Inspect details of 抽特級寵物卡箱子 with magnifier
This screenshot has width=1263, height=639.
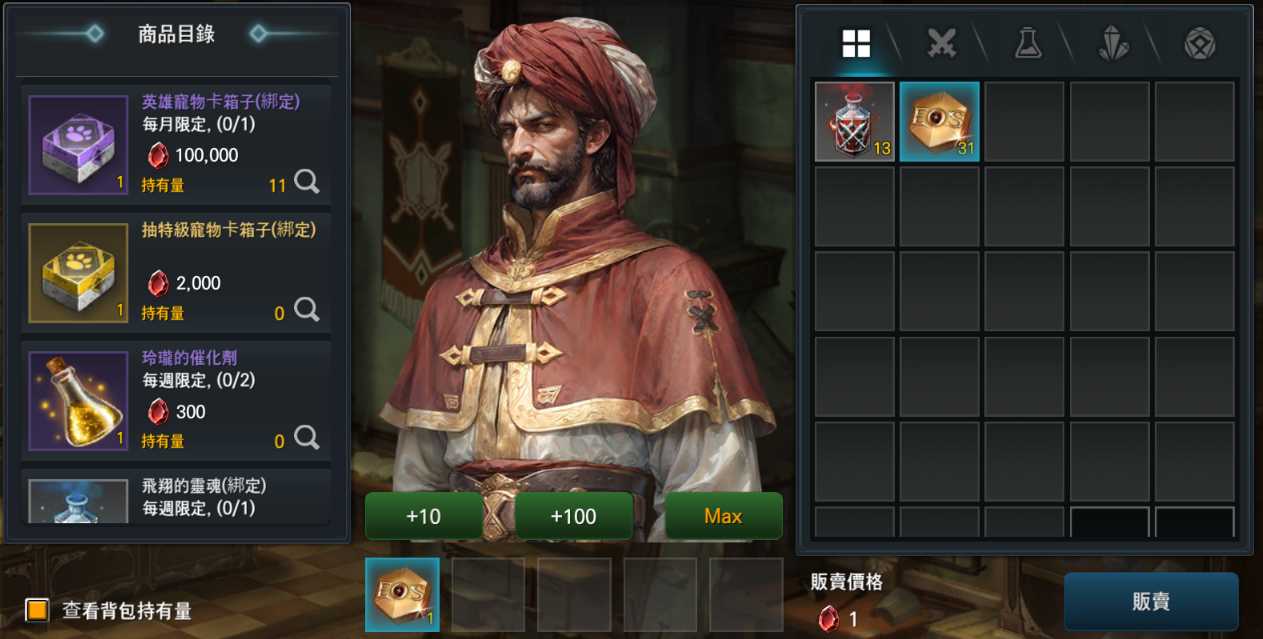(x=307, y=310)
